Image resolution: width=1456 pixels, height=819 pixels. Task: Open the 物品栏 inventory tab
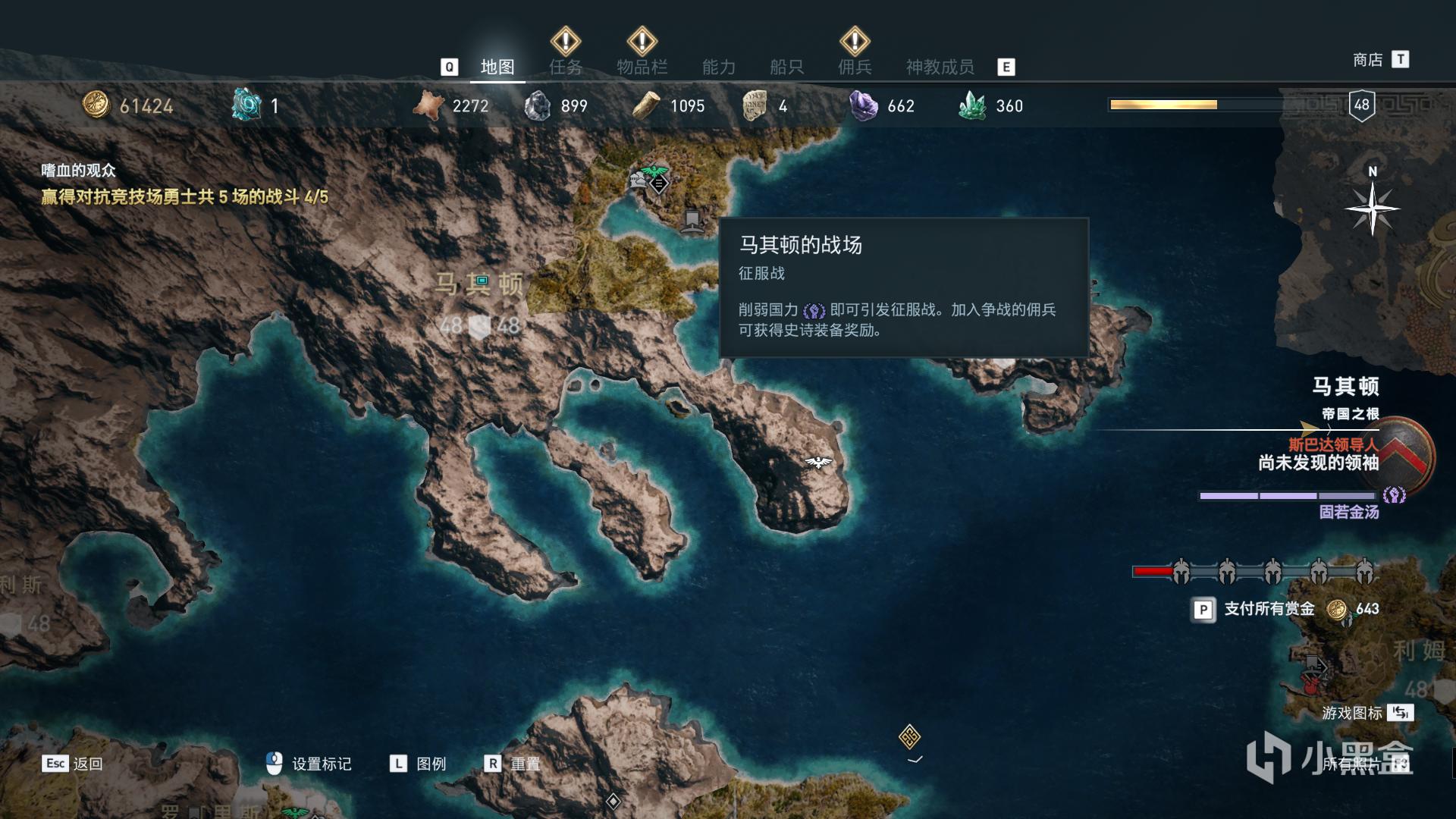(x=642, y=67)
